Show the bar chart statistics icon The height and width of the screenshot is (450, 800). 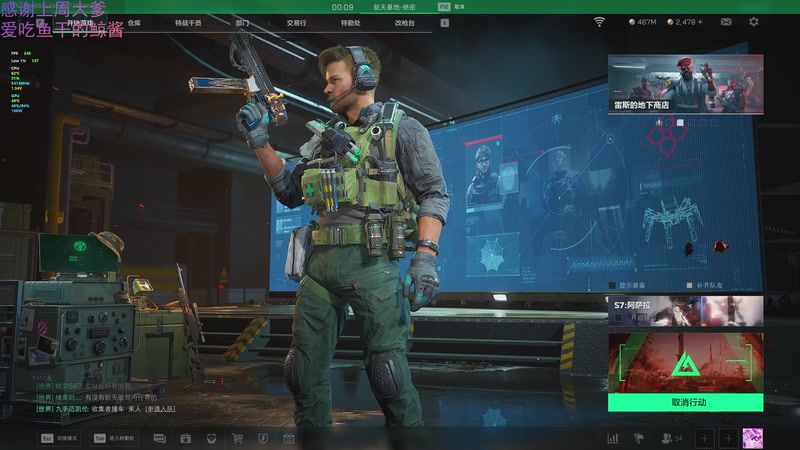tap(612, 438)
